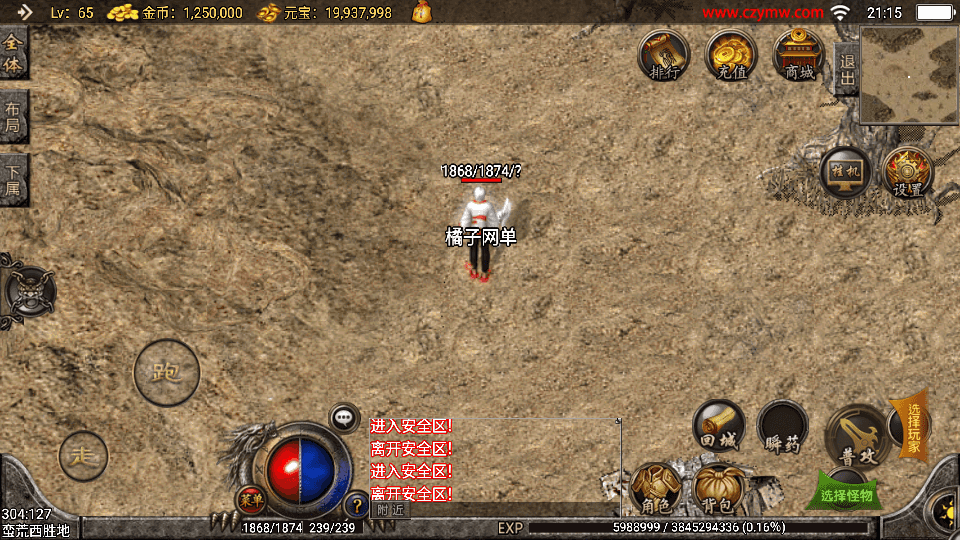Toggle 挂机 auto-battle mode

845,173
